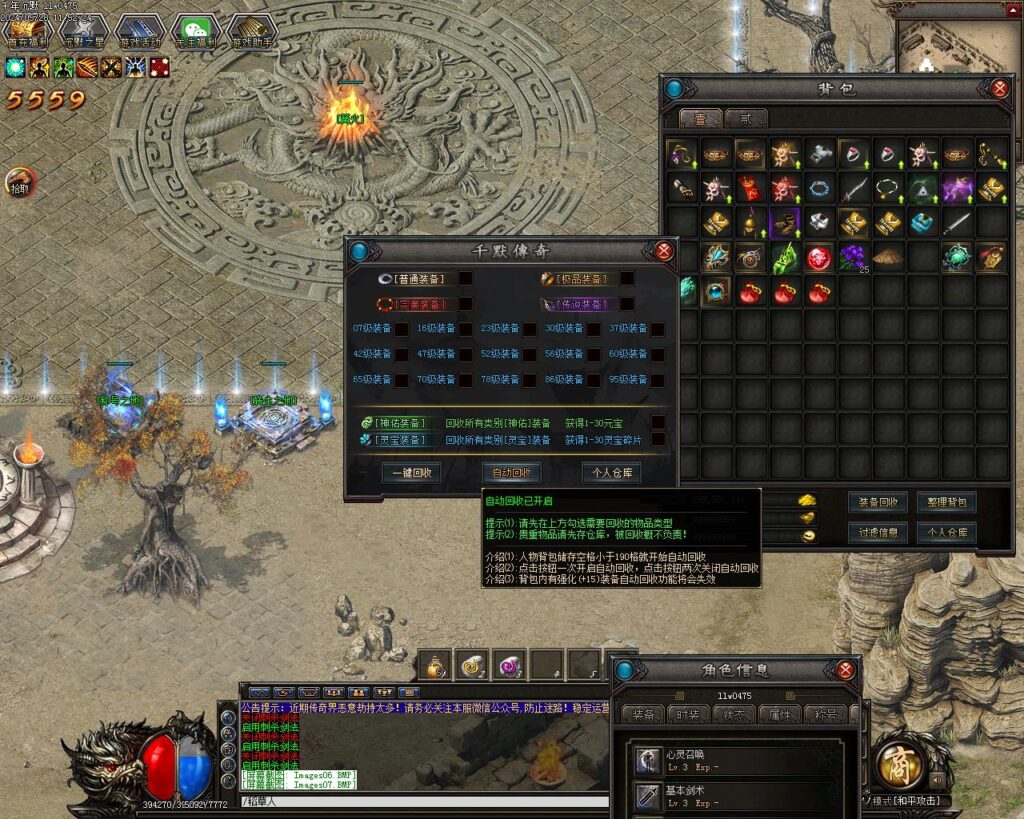Screen dimensions: 1024x819
Task: Click the 一键回收 button
Action: click(x=411, y=473)
